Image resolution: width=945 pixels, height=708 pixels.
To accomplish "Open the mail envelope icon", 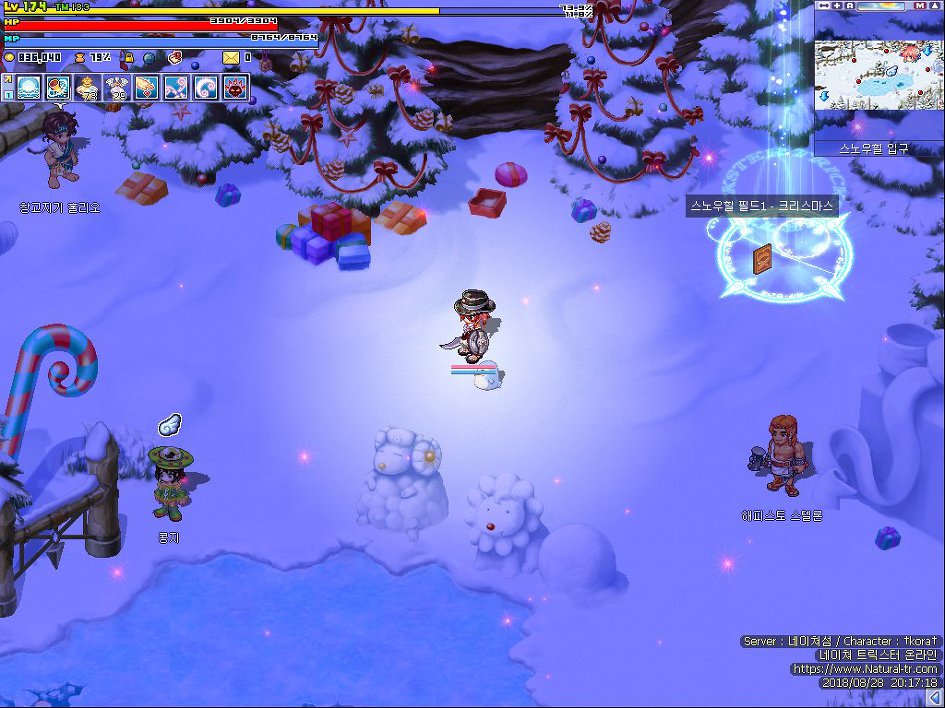I will [x=231, y=58].
